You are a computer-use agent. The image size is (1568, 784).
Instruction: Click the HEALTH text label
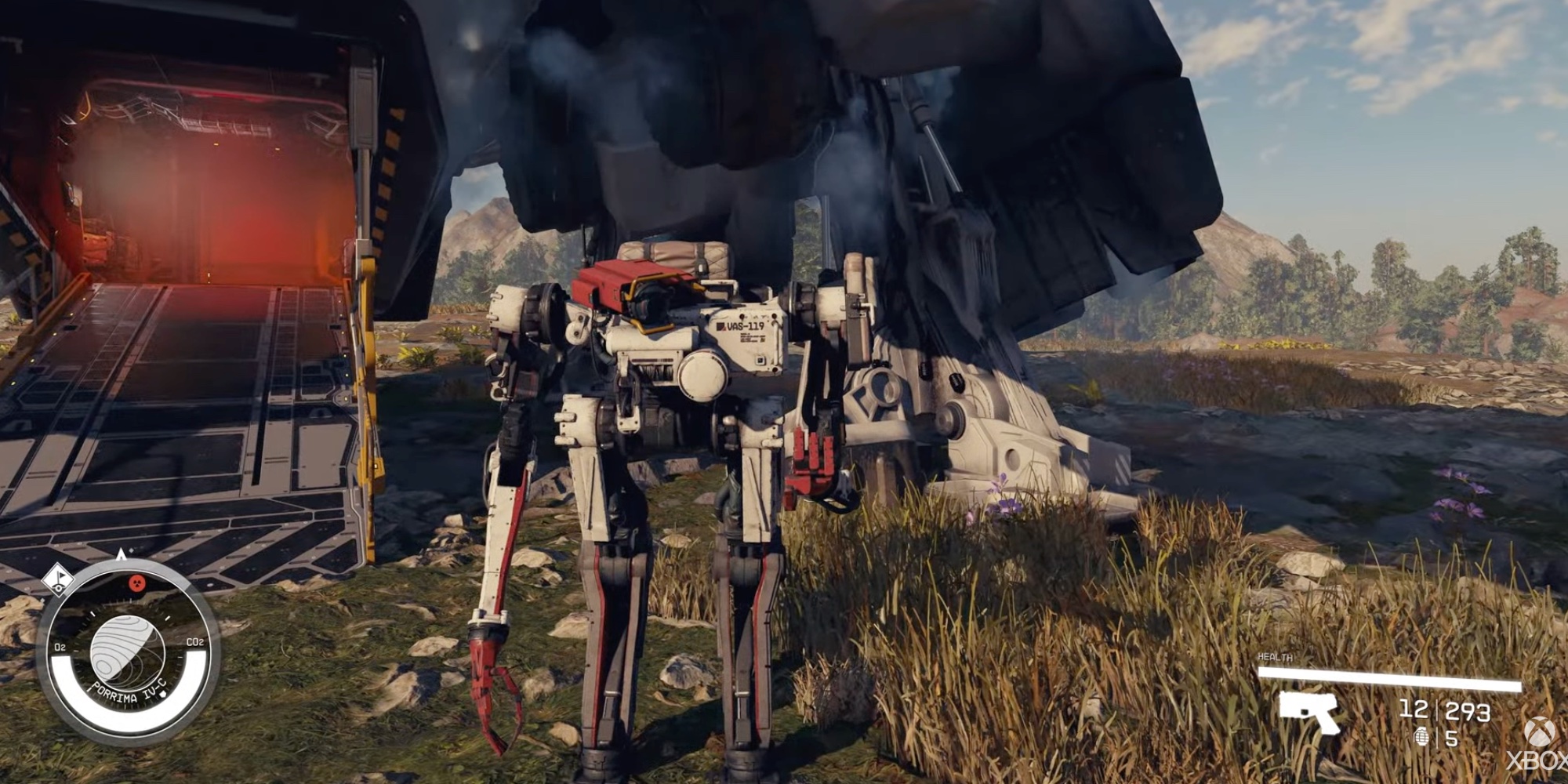(x=1275, y=657)
